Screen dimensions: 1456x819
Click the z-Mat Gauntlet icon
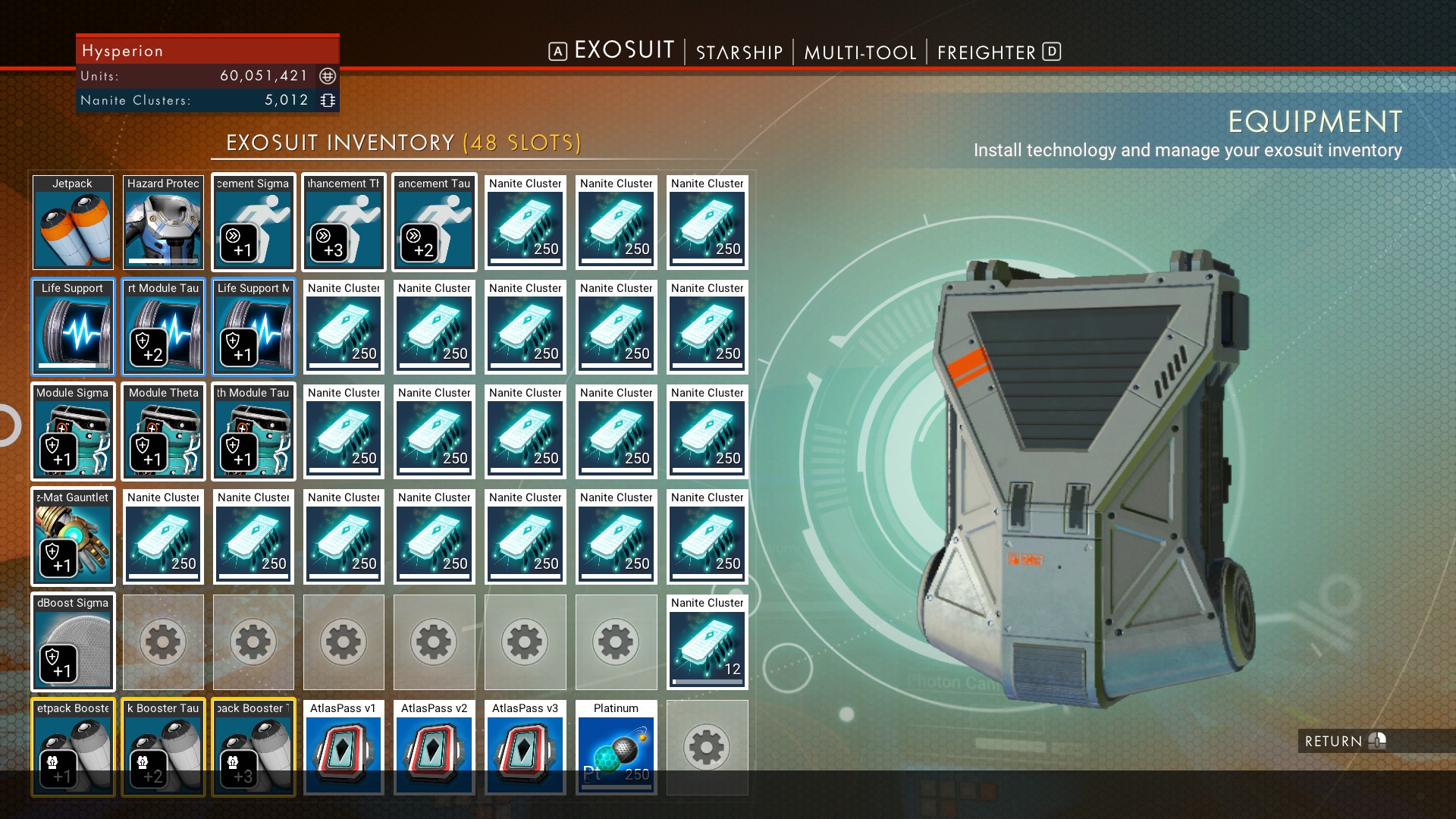tap(72, 537)
